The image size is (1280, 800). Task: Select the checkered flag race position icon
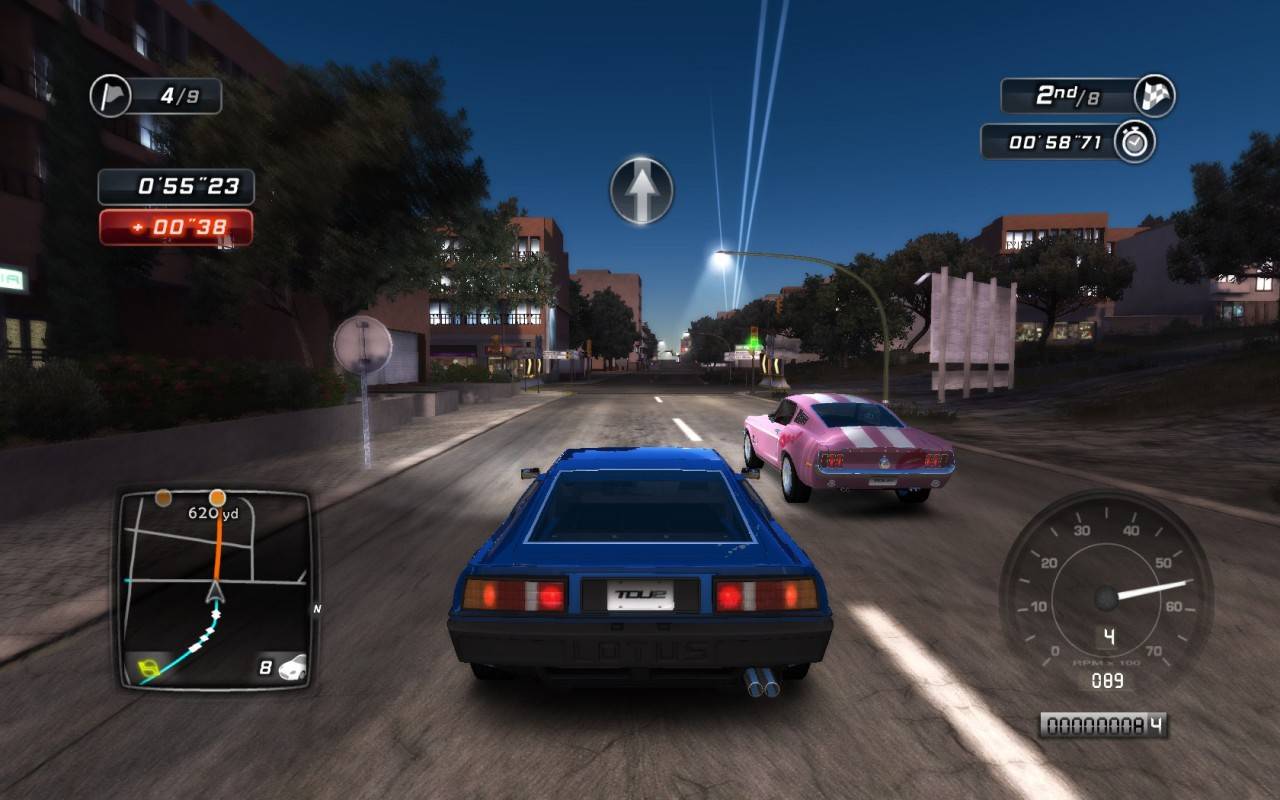pos(1154,96)
